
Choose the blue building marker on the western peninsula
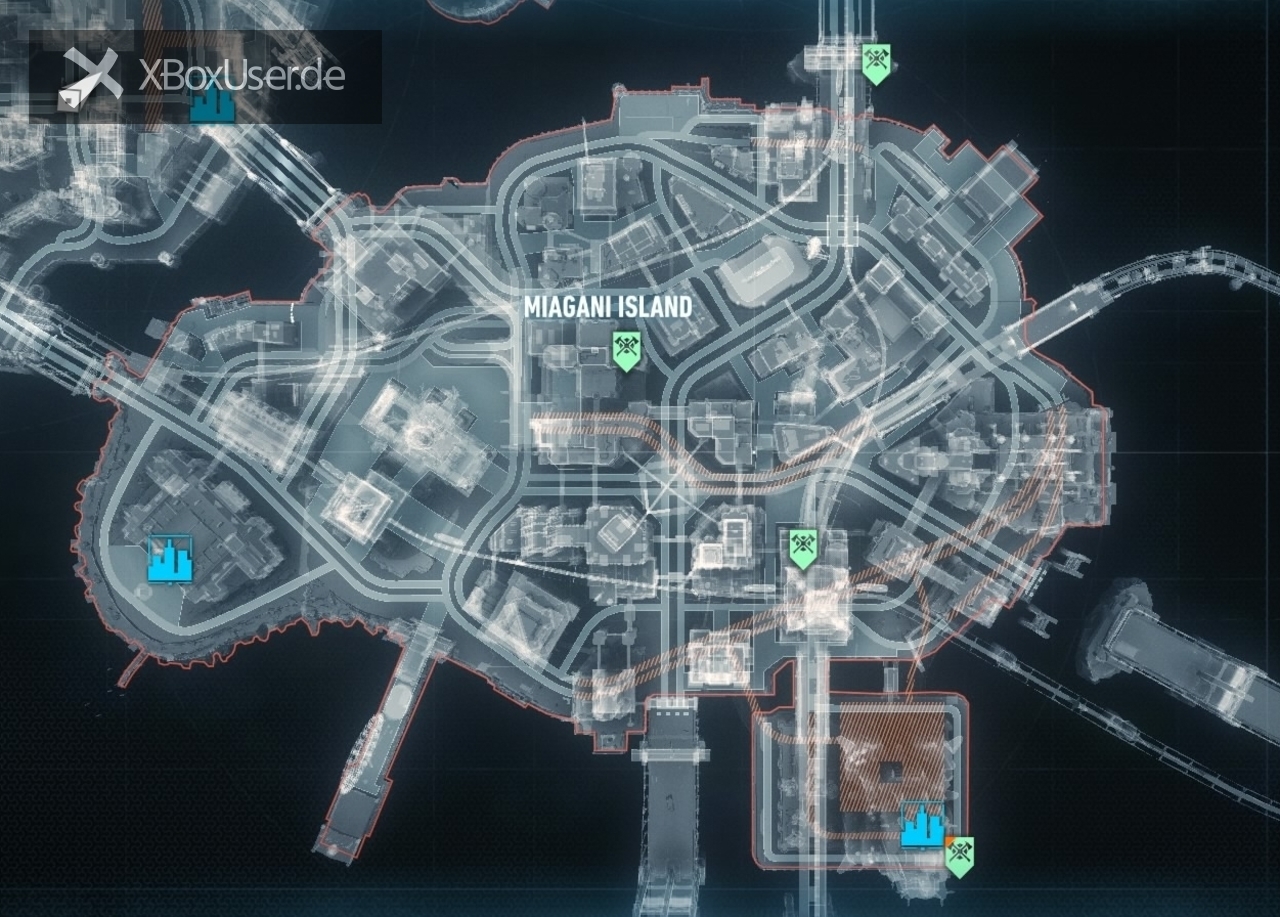tap(170, 559)
